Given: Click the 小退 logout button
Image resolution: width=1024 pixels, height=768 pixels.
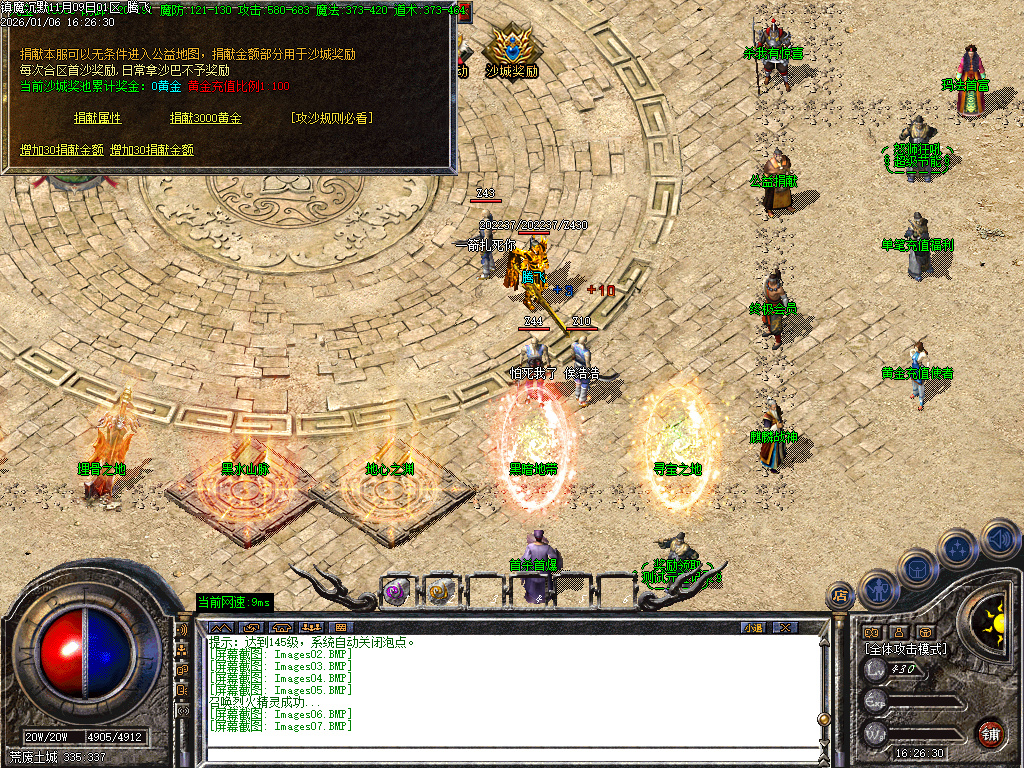Looking at the screenshot, I should [752, 627].
